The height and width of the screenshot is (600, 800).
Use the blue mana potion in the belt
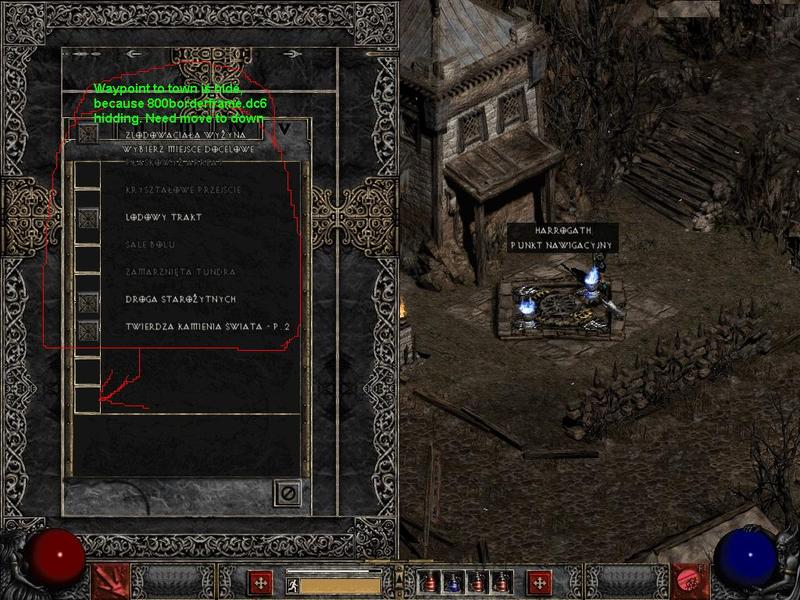tap(453, 581)
